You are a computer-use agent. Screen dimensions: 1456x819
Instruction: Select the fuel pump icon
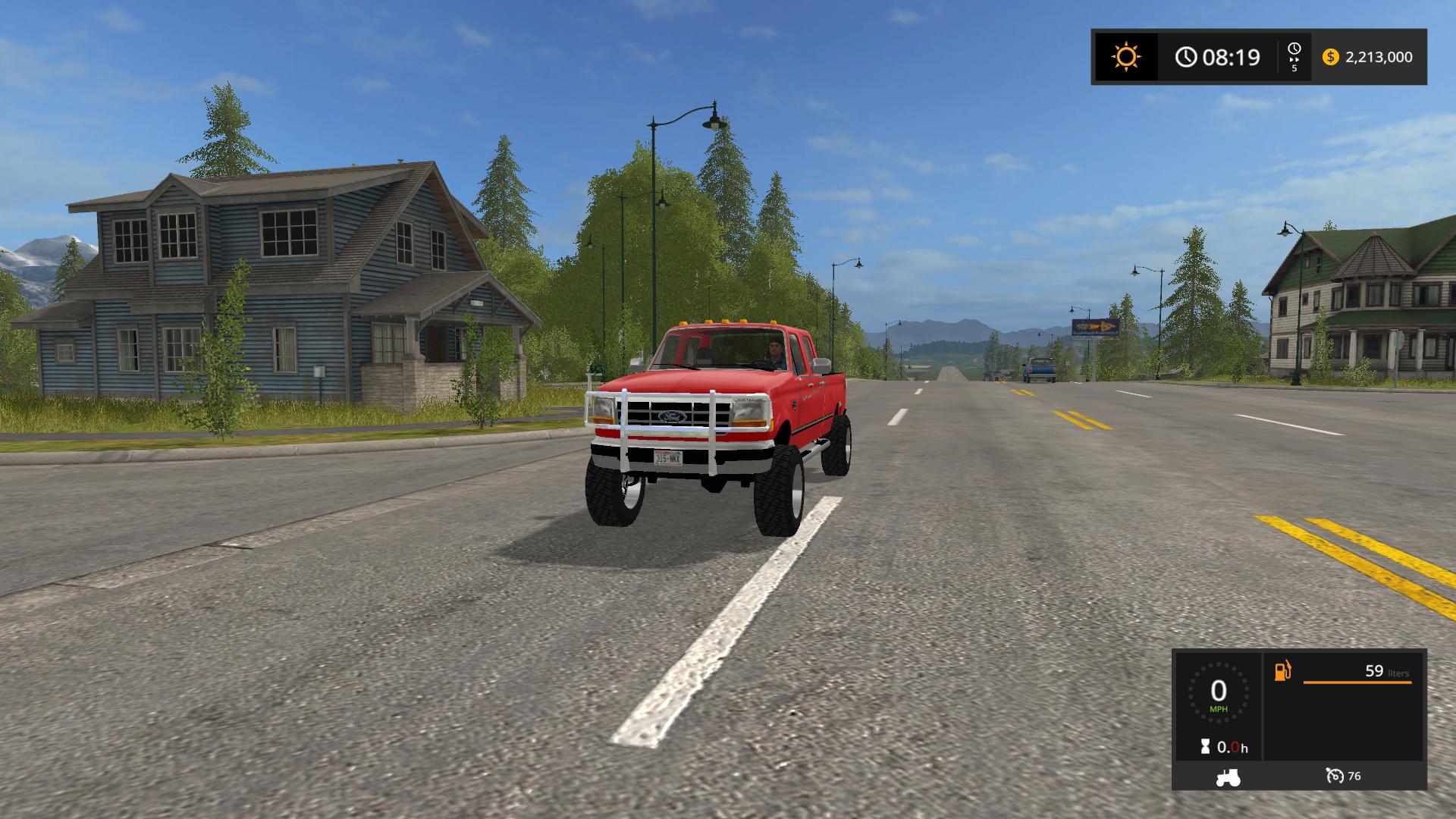coord(1282,671)
